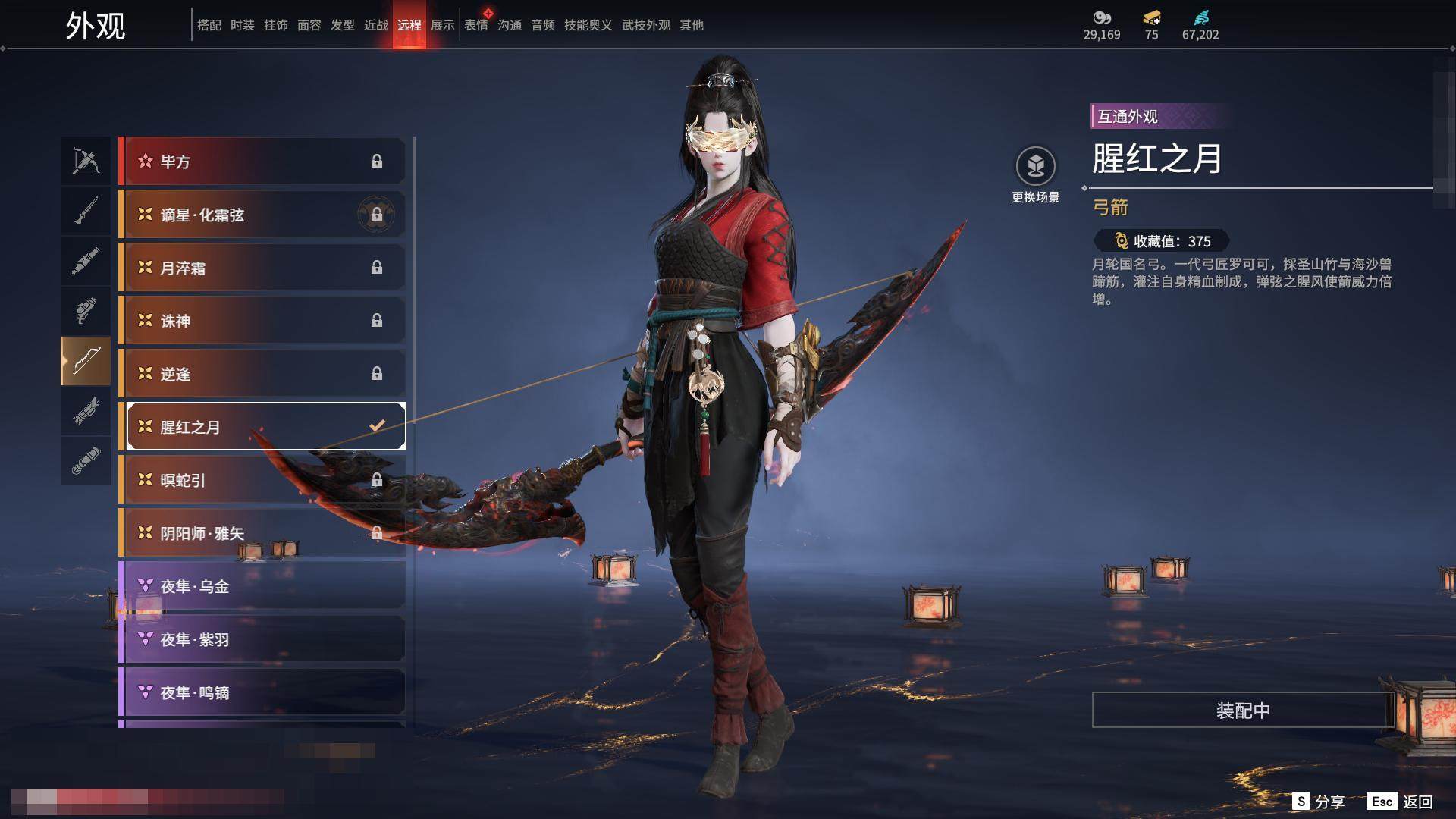Click the 更换场景 scene change icon
1456x819 pixels.
point(1035,166)
